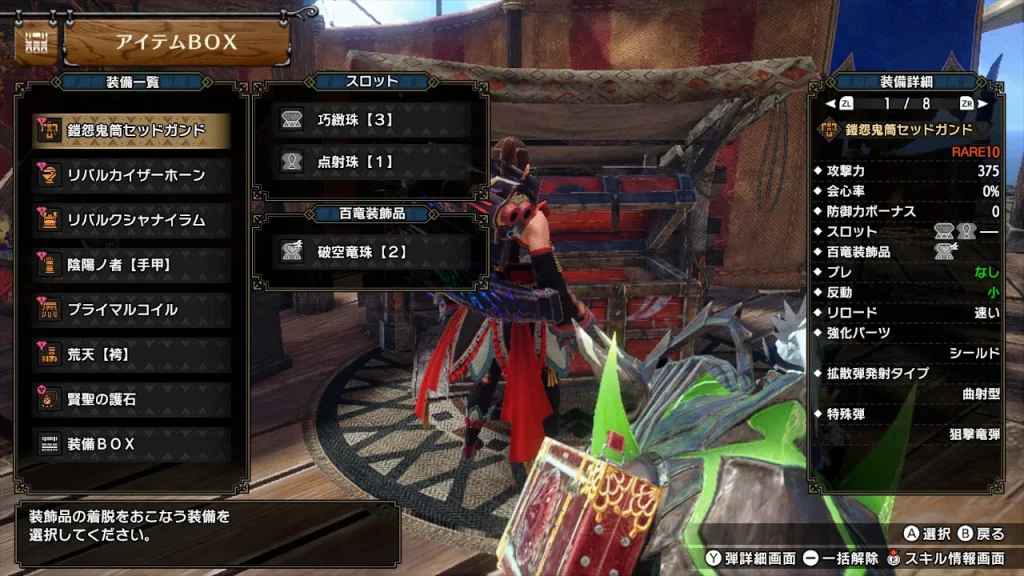The image size is (1024, 576).
Task: Select プライマルコイル waist entry
Action: pos(132,310)
